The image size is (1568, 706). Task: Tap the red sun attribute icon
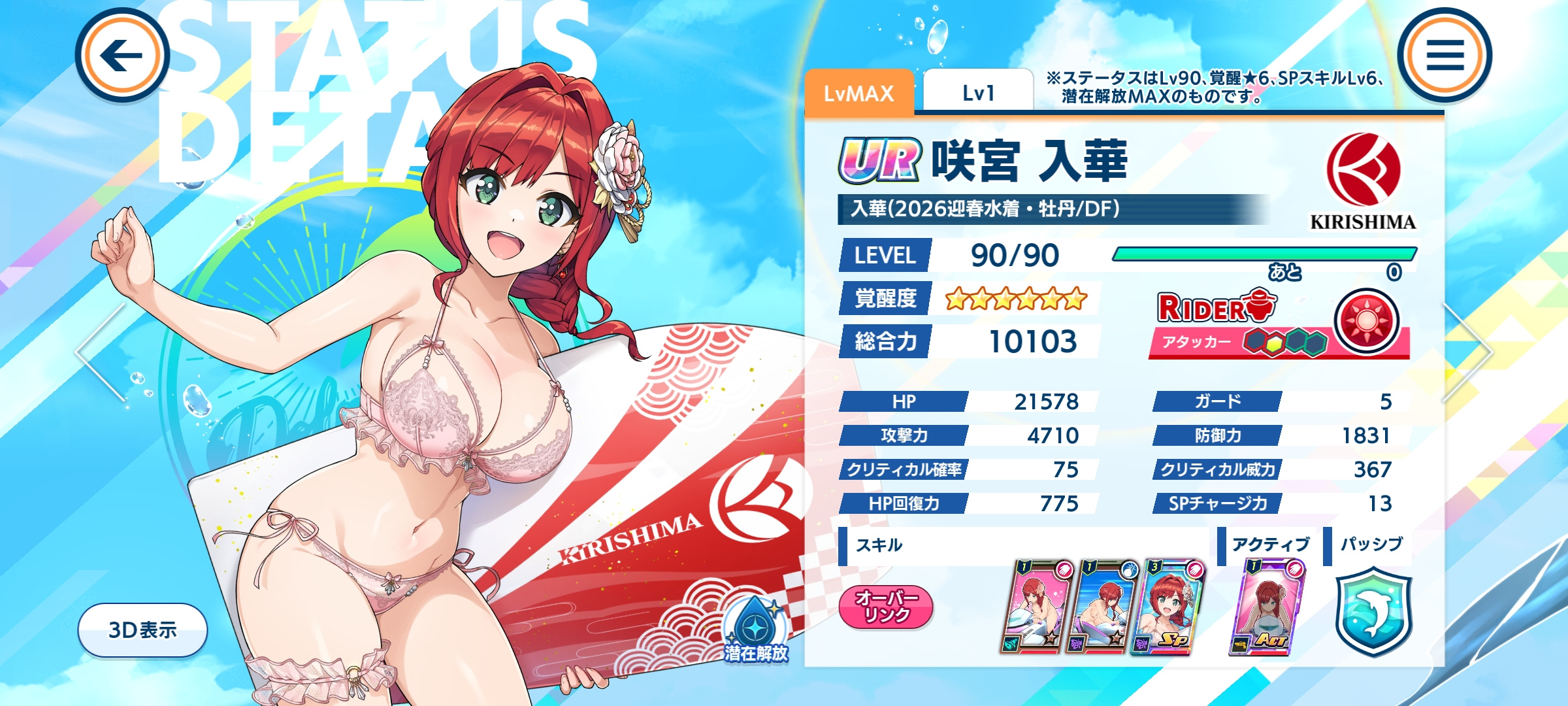pos(1366,321)
